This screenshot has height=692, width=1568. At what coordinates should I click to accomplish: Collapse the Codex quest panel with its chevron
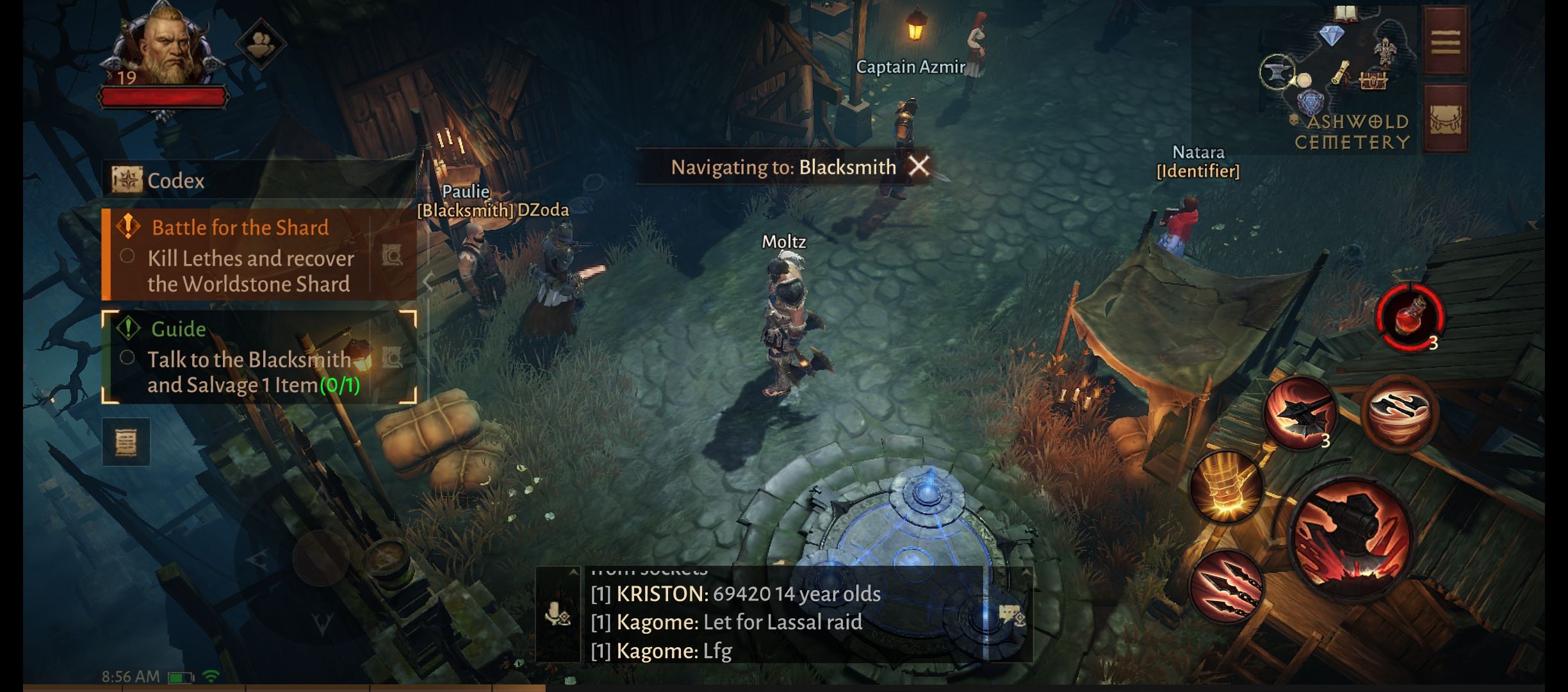coord(428,283)
